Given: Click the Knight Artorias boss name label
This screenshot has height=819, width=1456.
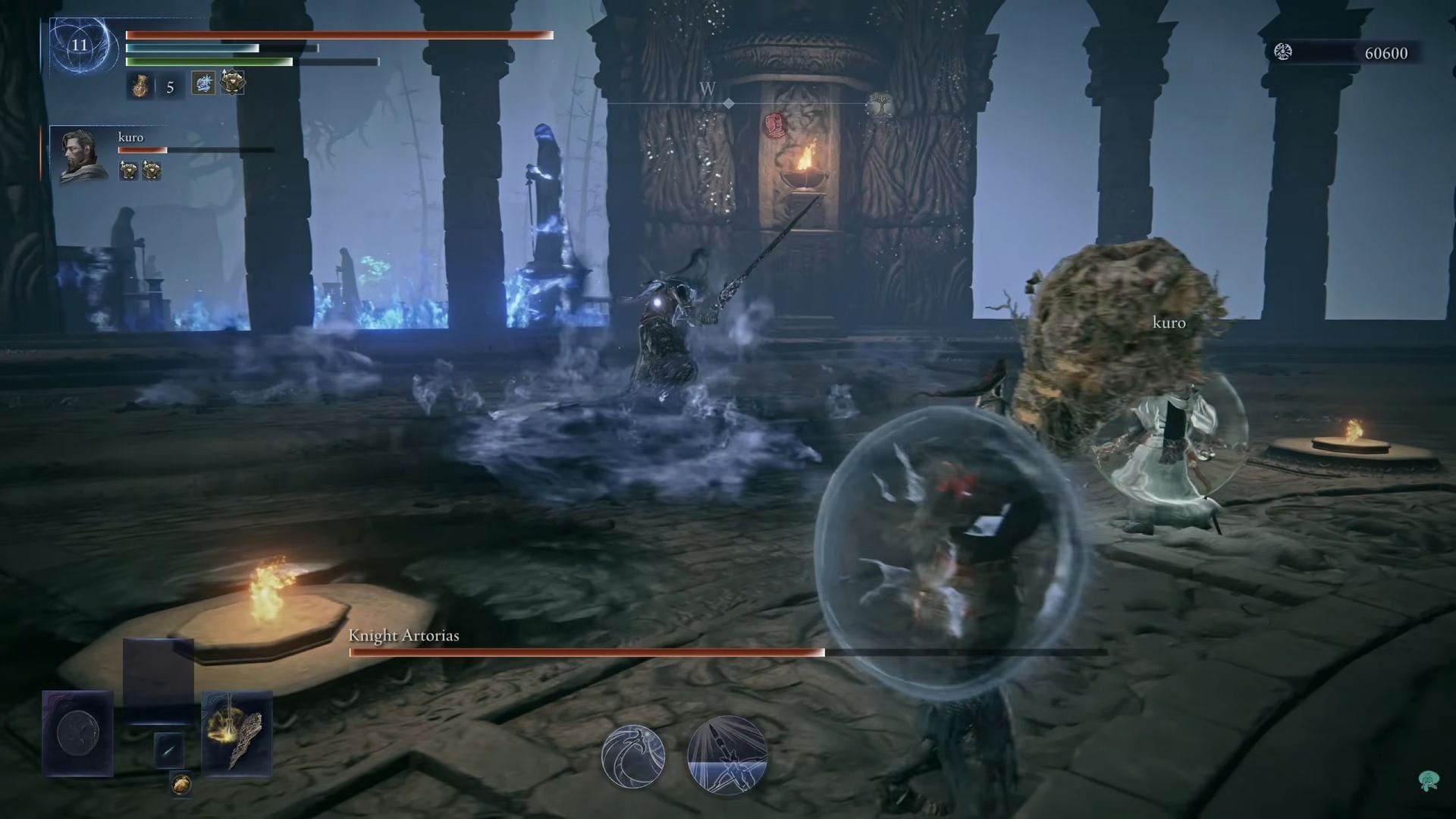Looking at the screenshot, I should click(403, 636).
